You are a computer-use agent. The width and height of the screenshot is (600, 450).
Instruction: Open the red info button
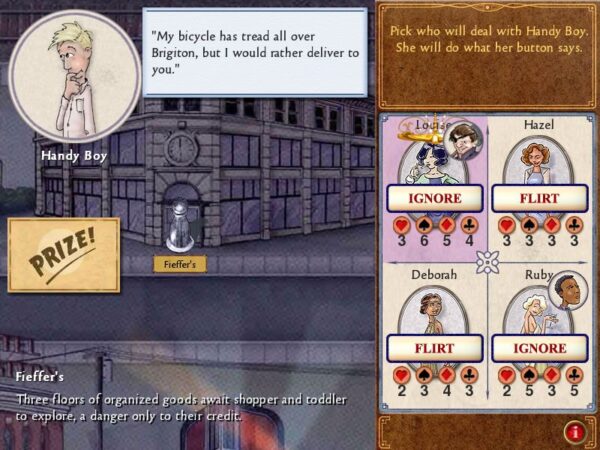(575, 432)
